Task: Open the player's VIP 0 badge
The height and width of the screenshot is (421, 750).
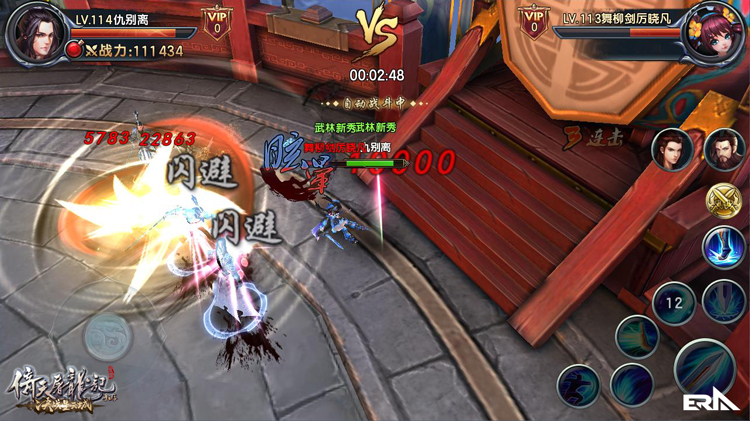Action: click(x=214, y=23)
